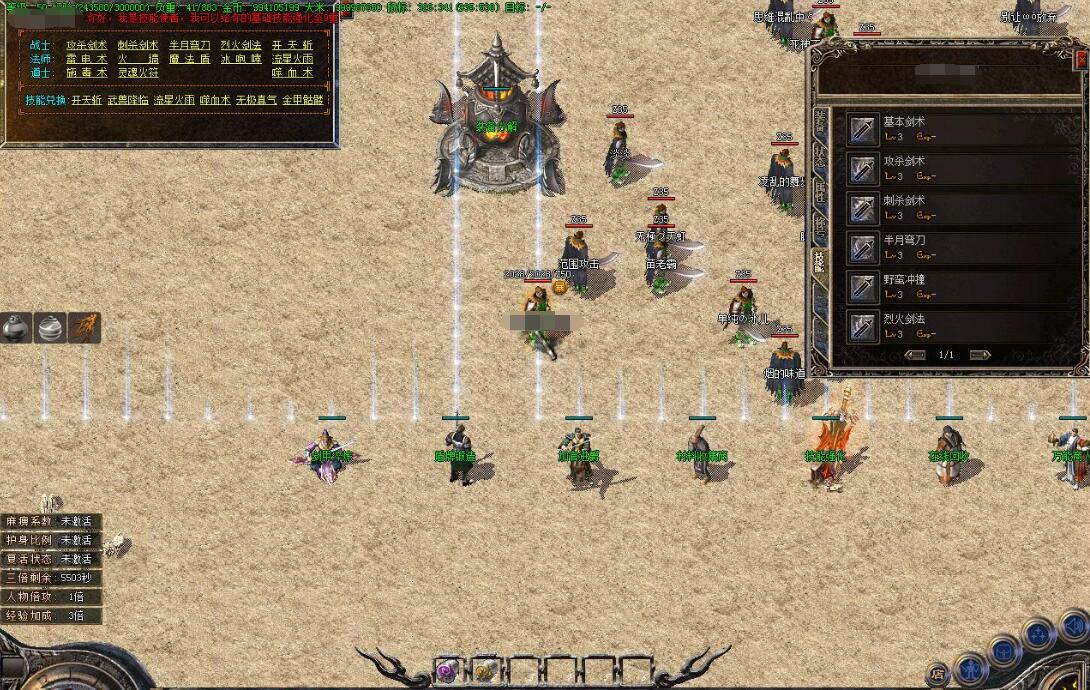Toggle sound with the speaker button
Image resolution: width=1090 pixels, height=690 pixels.
(x=1074, y=627)
